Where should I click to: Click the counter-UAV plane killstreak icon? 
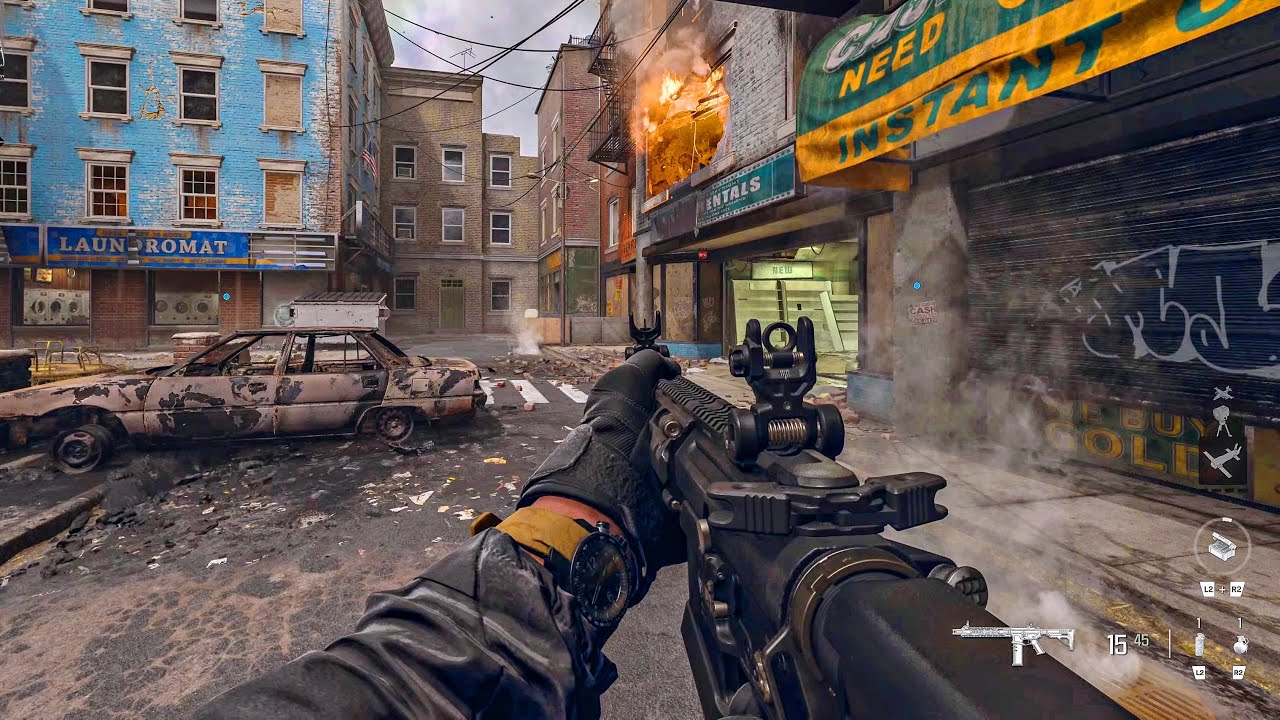pos(1224,393)
